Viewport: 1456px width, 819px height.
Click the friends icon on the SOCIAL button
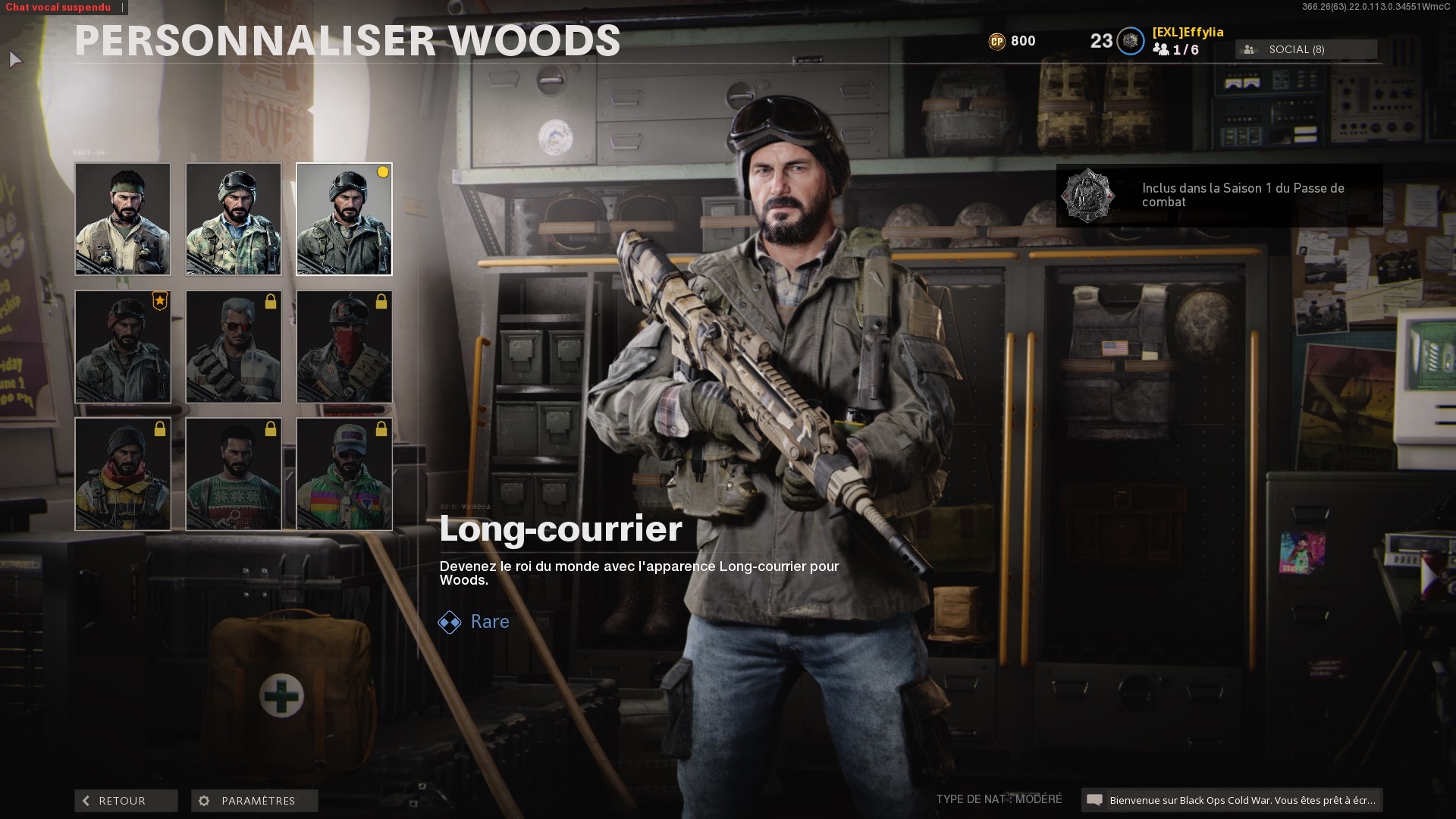tap(1250, 49)
